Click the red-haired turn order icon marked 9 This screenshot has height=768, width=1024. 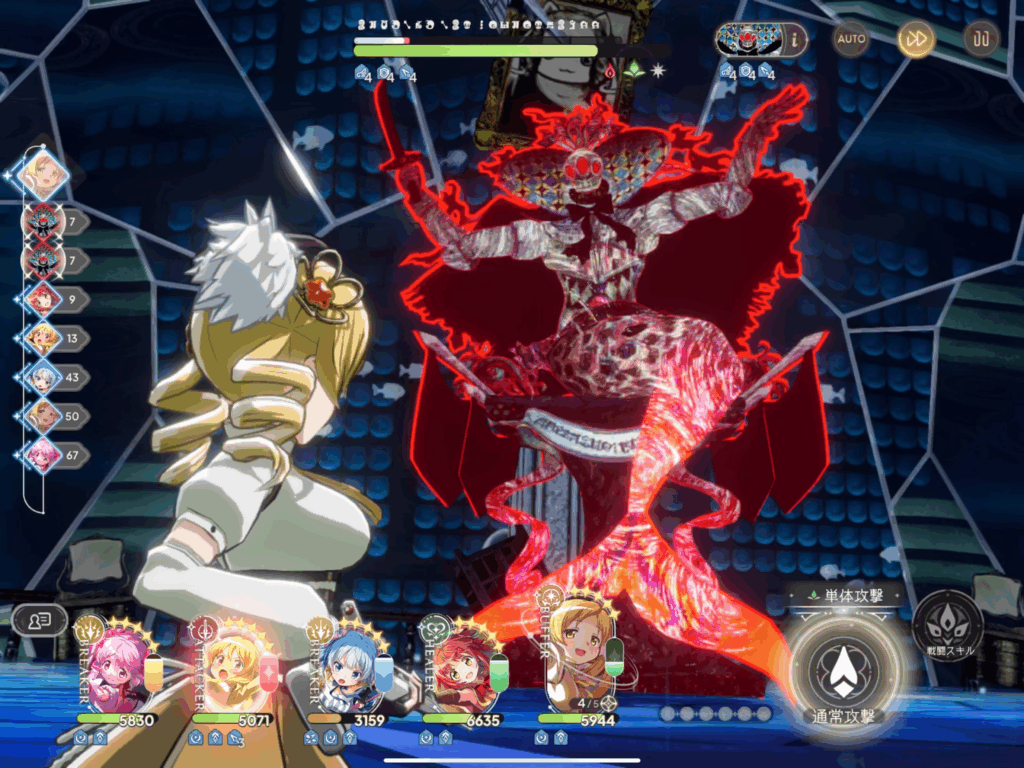point(43,298)
